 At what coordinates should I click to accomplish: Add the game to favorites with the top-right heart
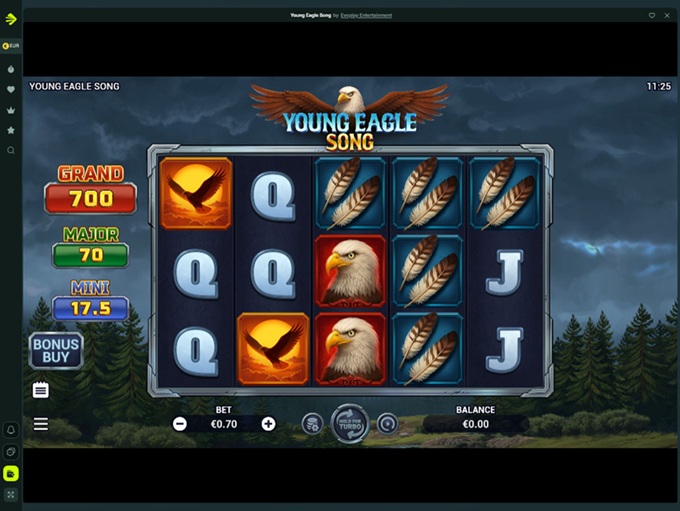click(x=652, y=15)
